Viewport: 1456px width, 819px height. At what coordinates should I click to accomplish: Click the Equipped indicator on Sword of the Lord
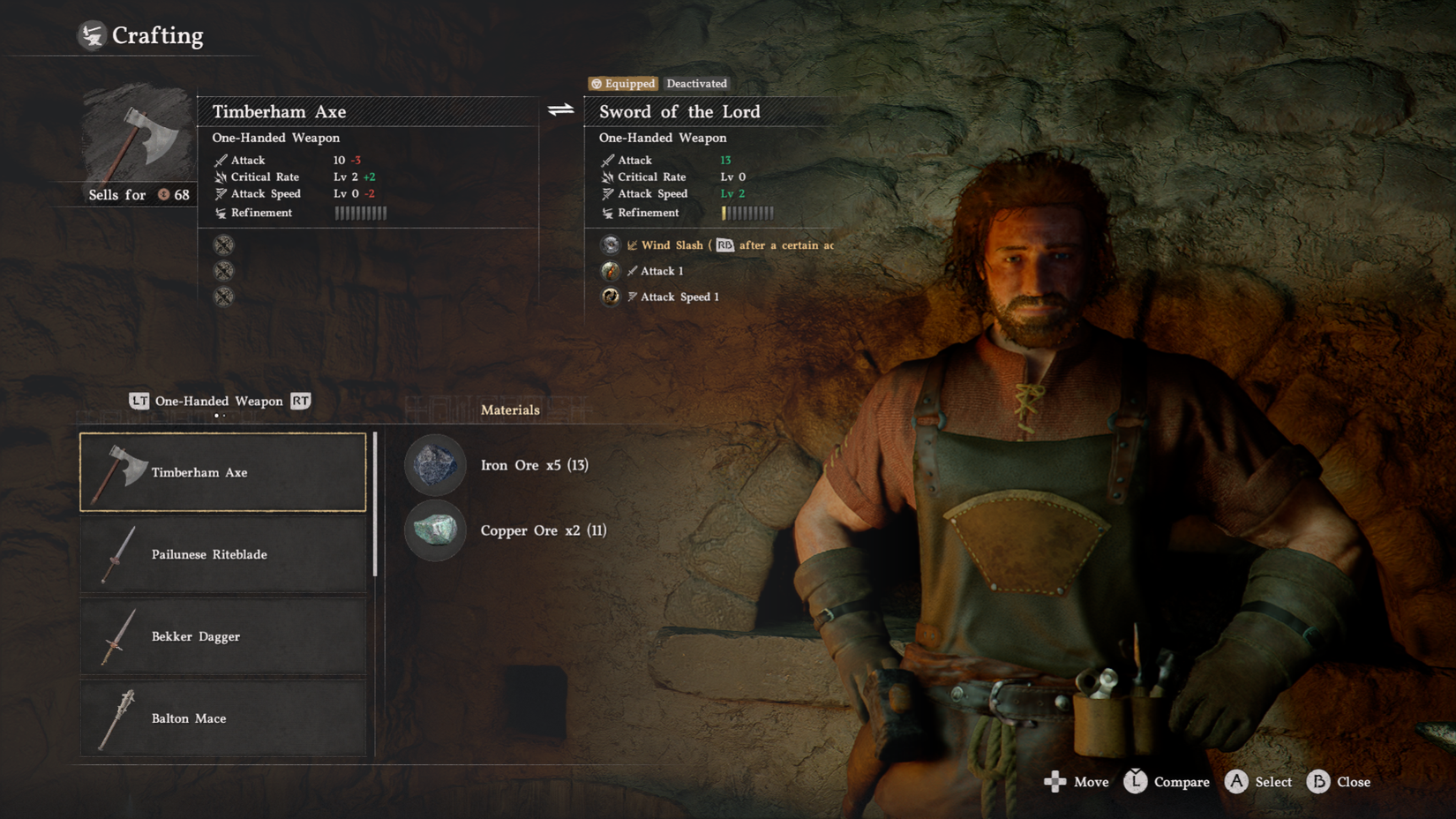[x=622, y=84]
